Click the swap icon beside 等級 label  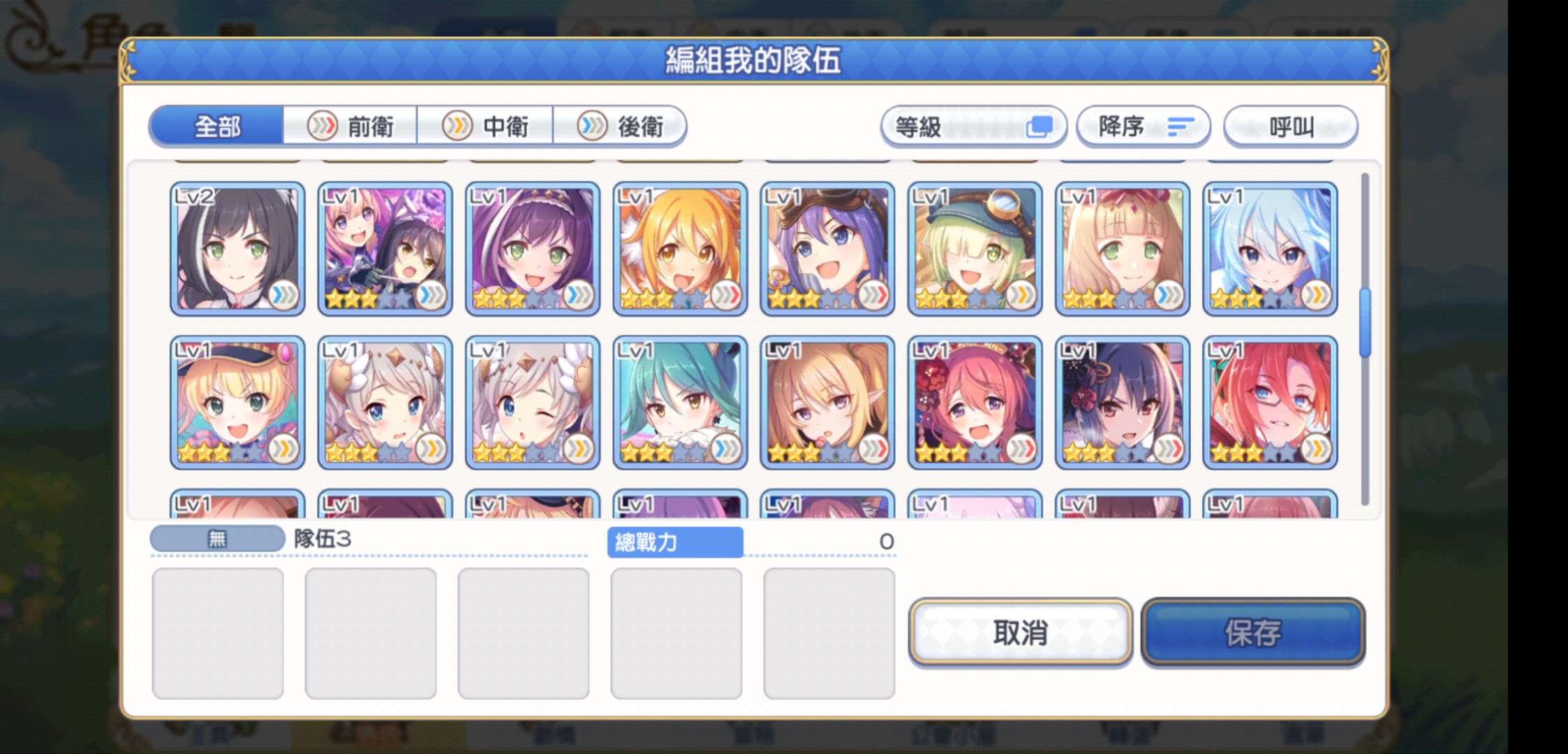[x=1042, y=126]
